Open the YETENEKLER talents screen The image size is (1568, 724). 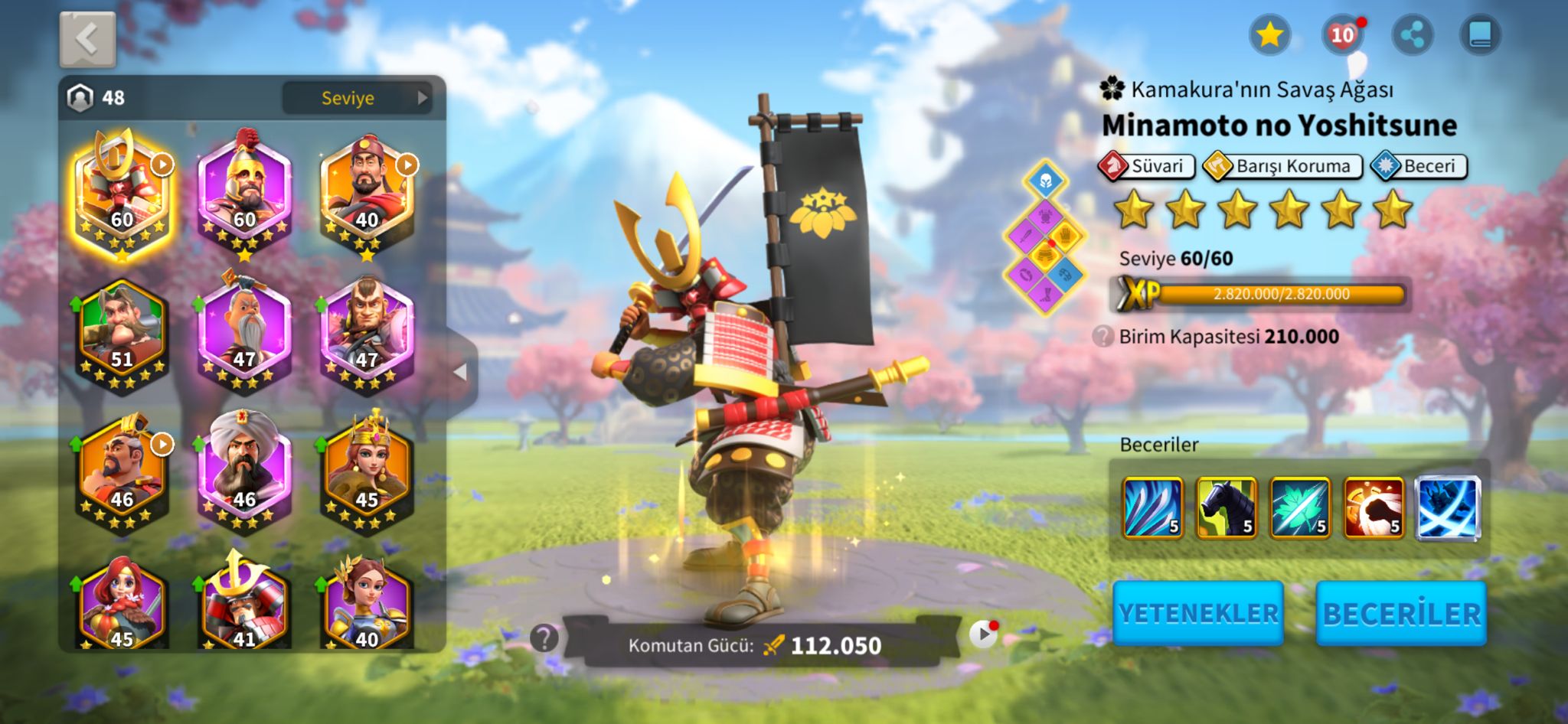[x=1198, y=613]
